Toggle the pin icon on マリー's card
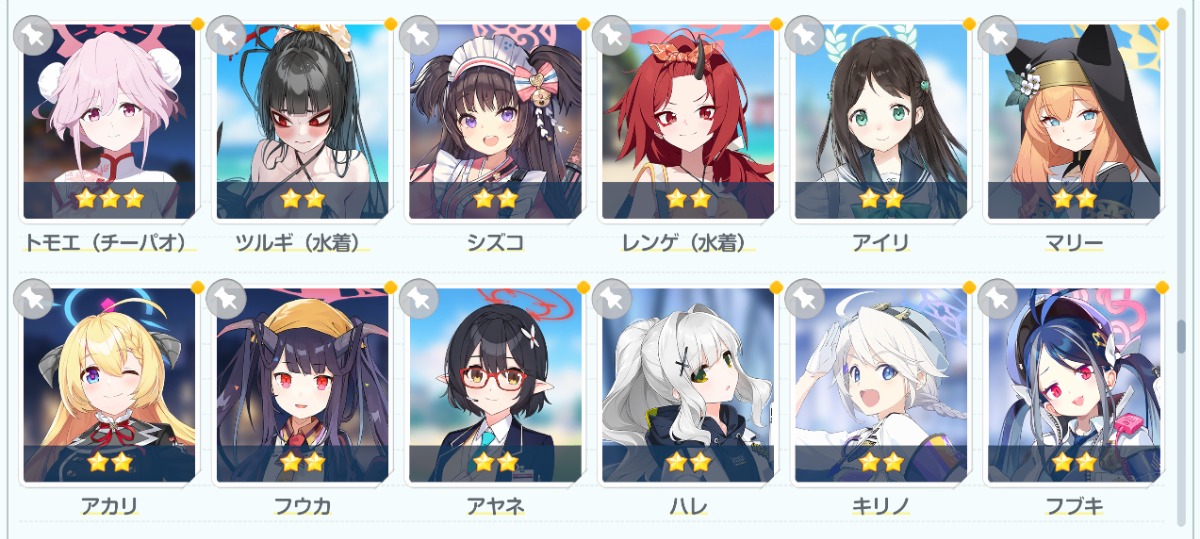 click(x=998, y=36)
